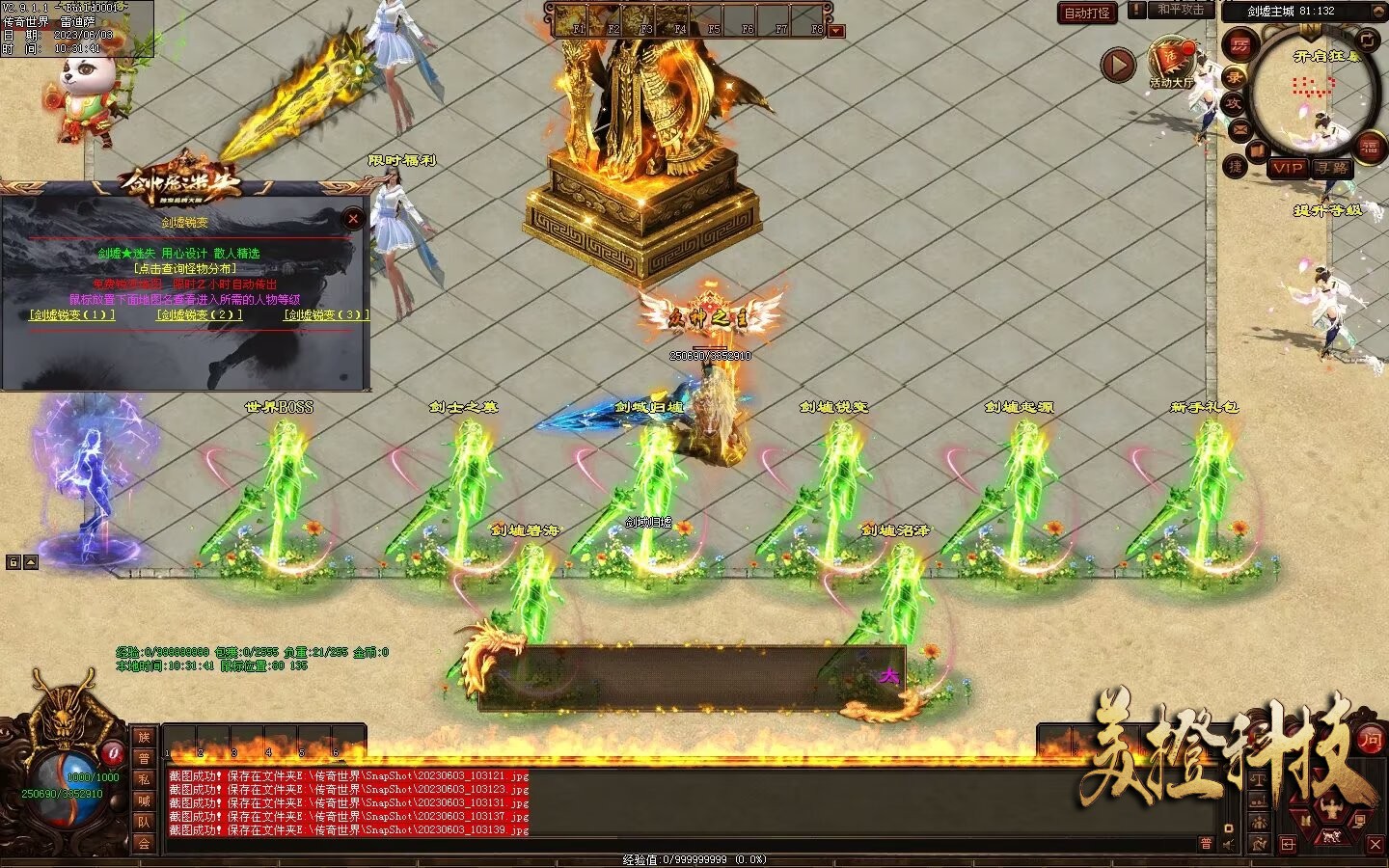Choose the 剑墟锐变（2）map link

[199, 314]
